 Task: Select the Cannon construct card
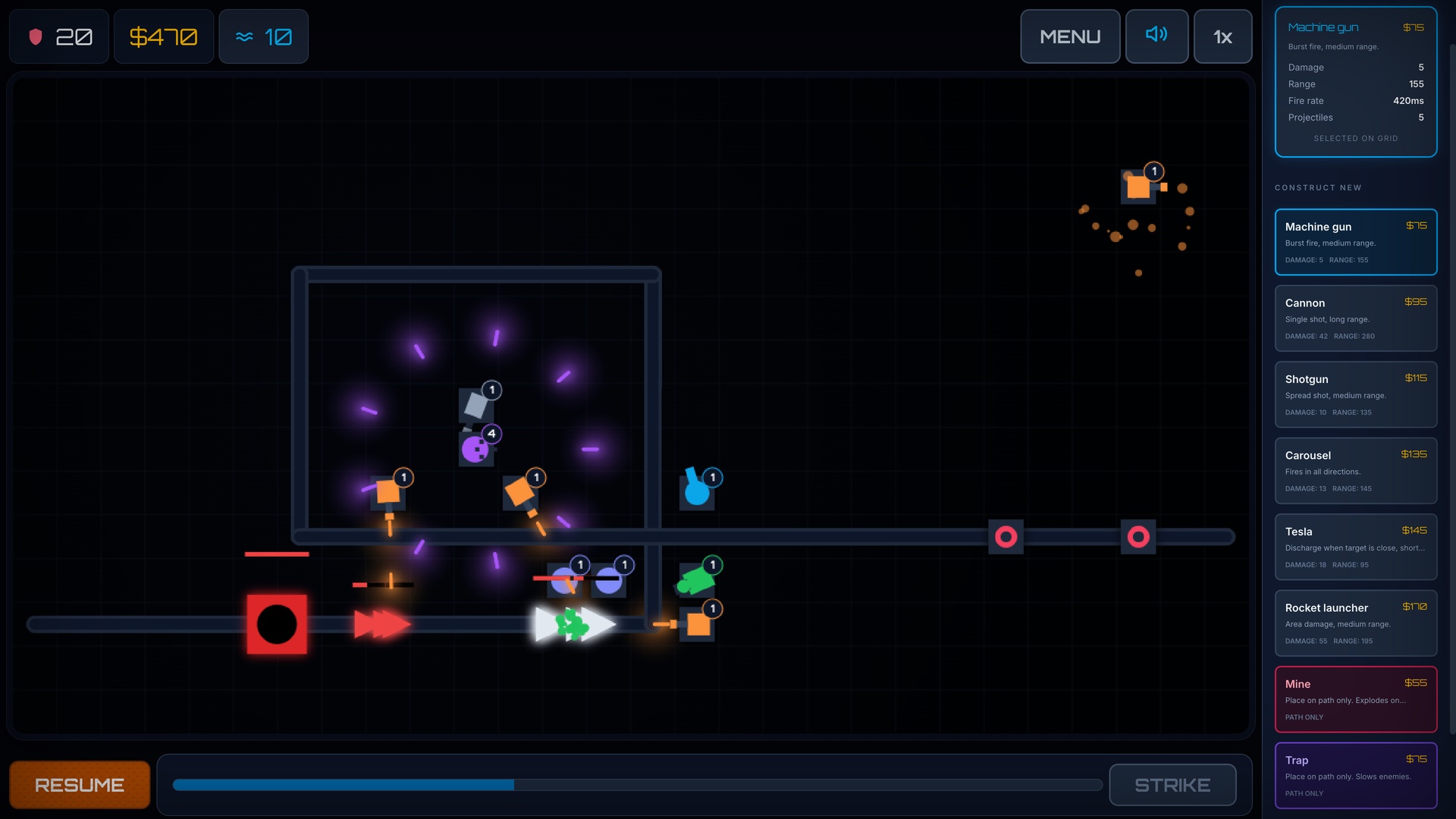coord(1356,318)
